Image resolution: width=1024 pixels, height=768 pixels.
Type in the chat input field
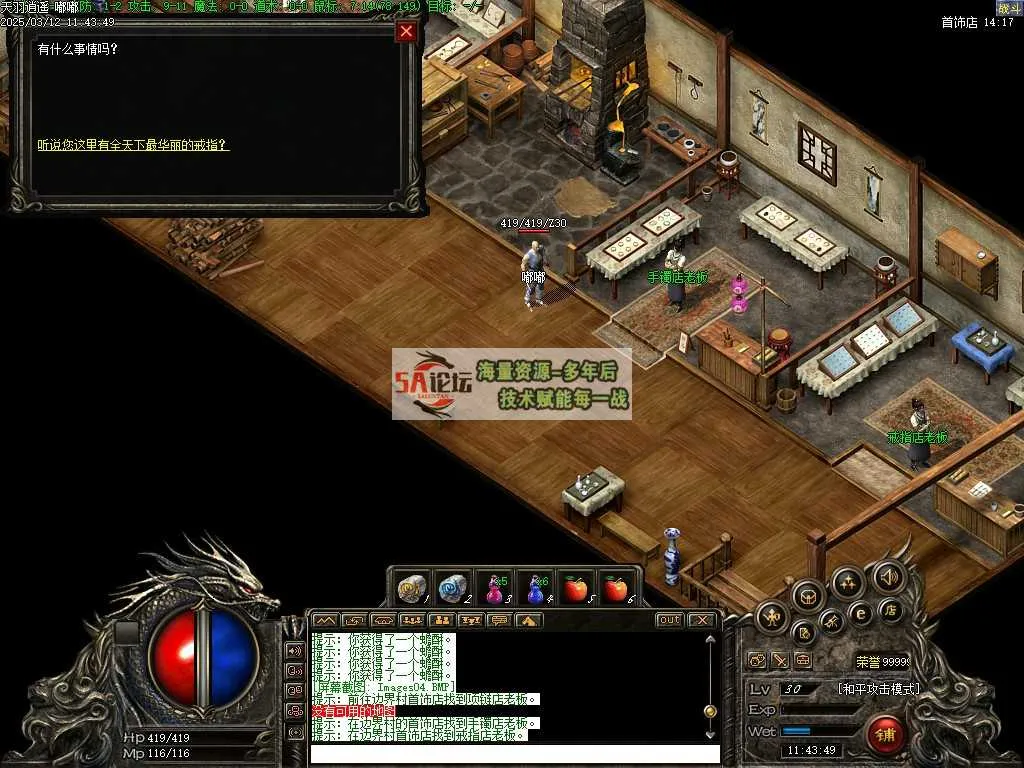coord(510,753)
